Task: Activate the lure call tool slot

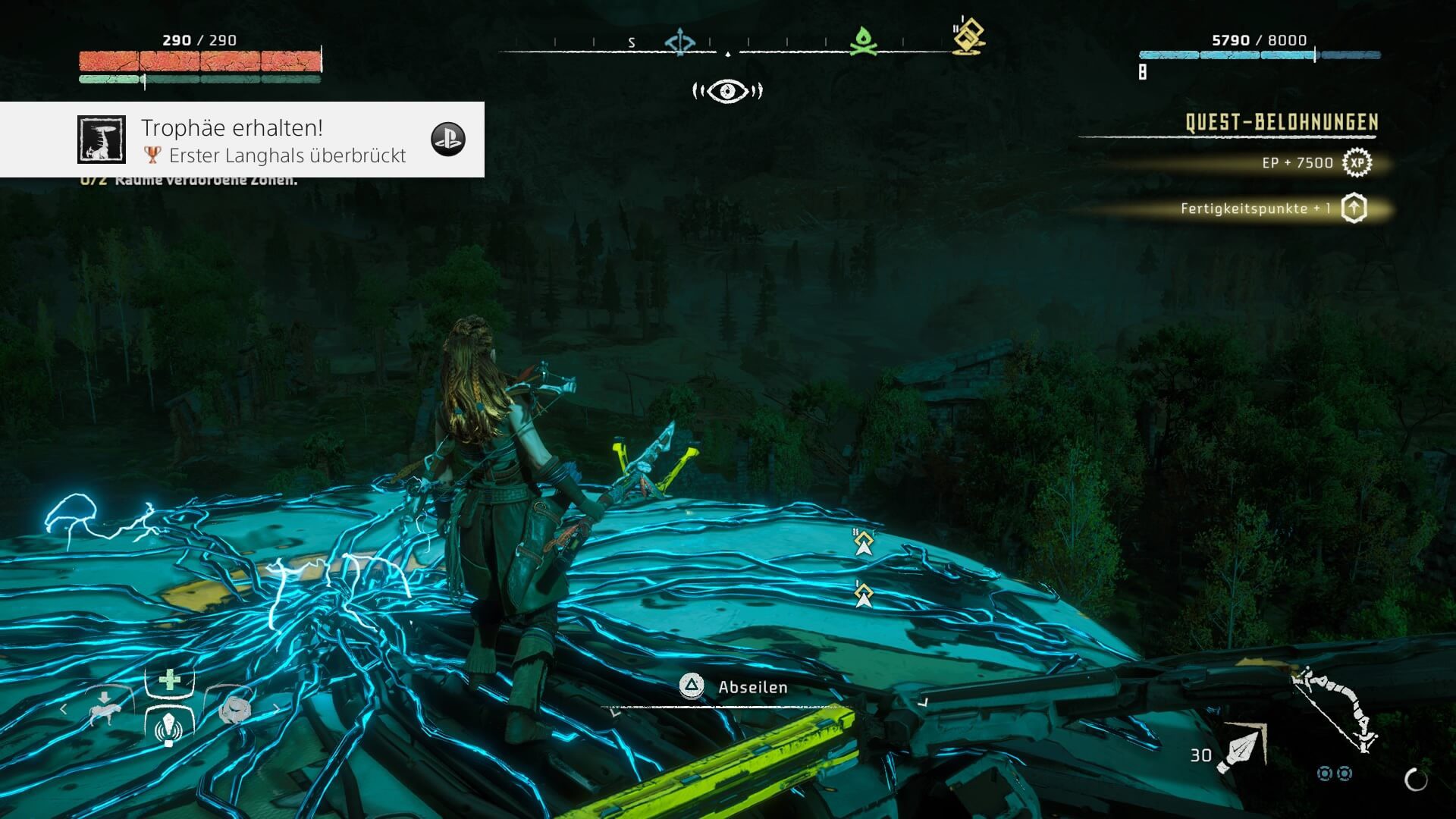Action: click(x=169, y=726)
